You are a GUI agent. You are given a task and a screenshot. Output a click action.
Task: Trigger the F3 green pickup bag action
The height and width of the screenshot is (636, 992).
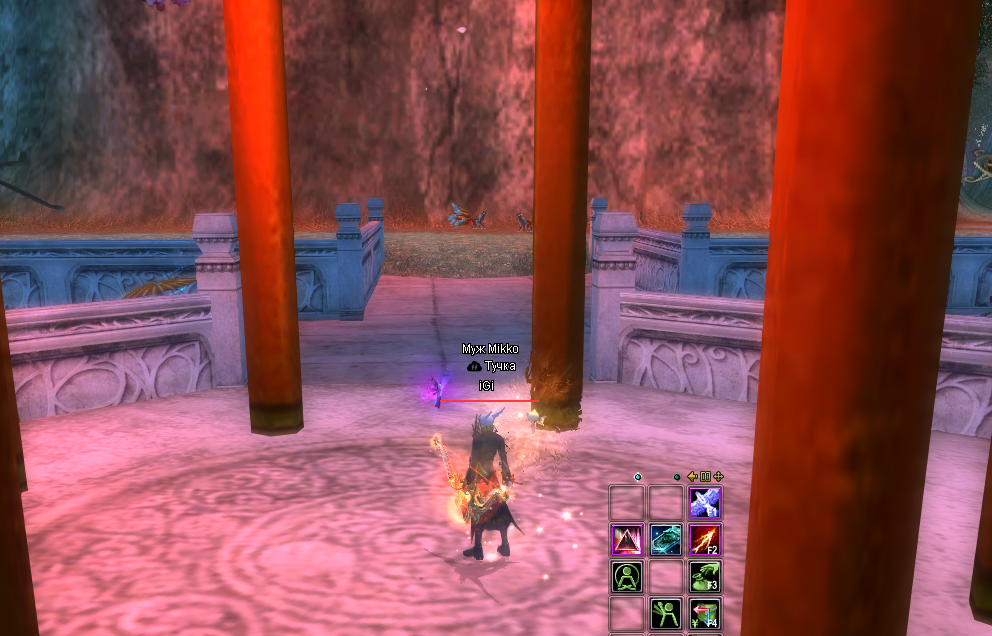point(705,577)
